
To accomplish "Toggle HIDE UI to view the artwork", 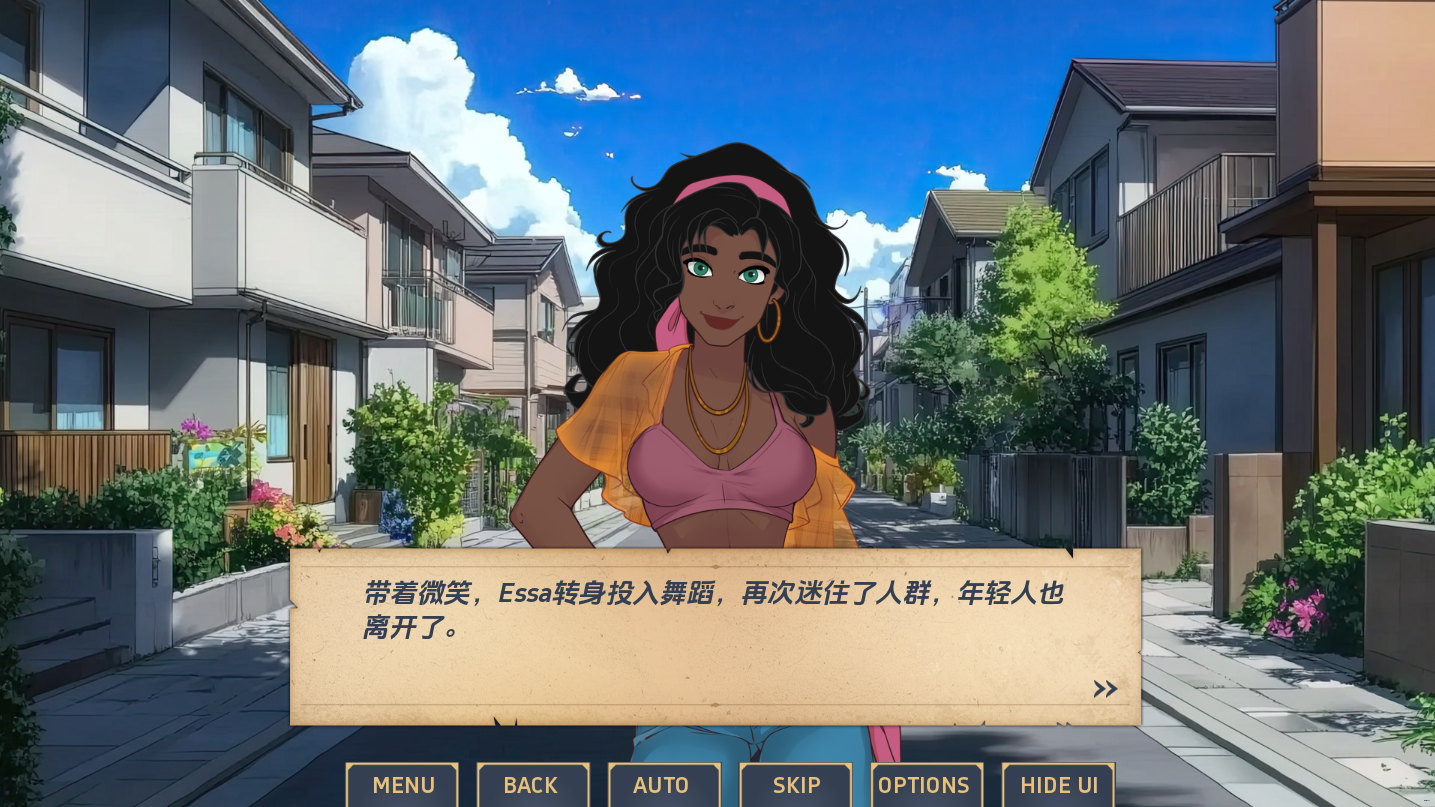I will point(1058,785).
